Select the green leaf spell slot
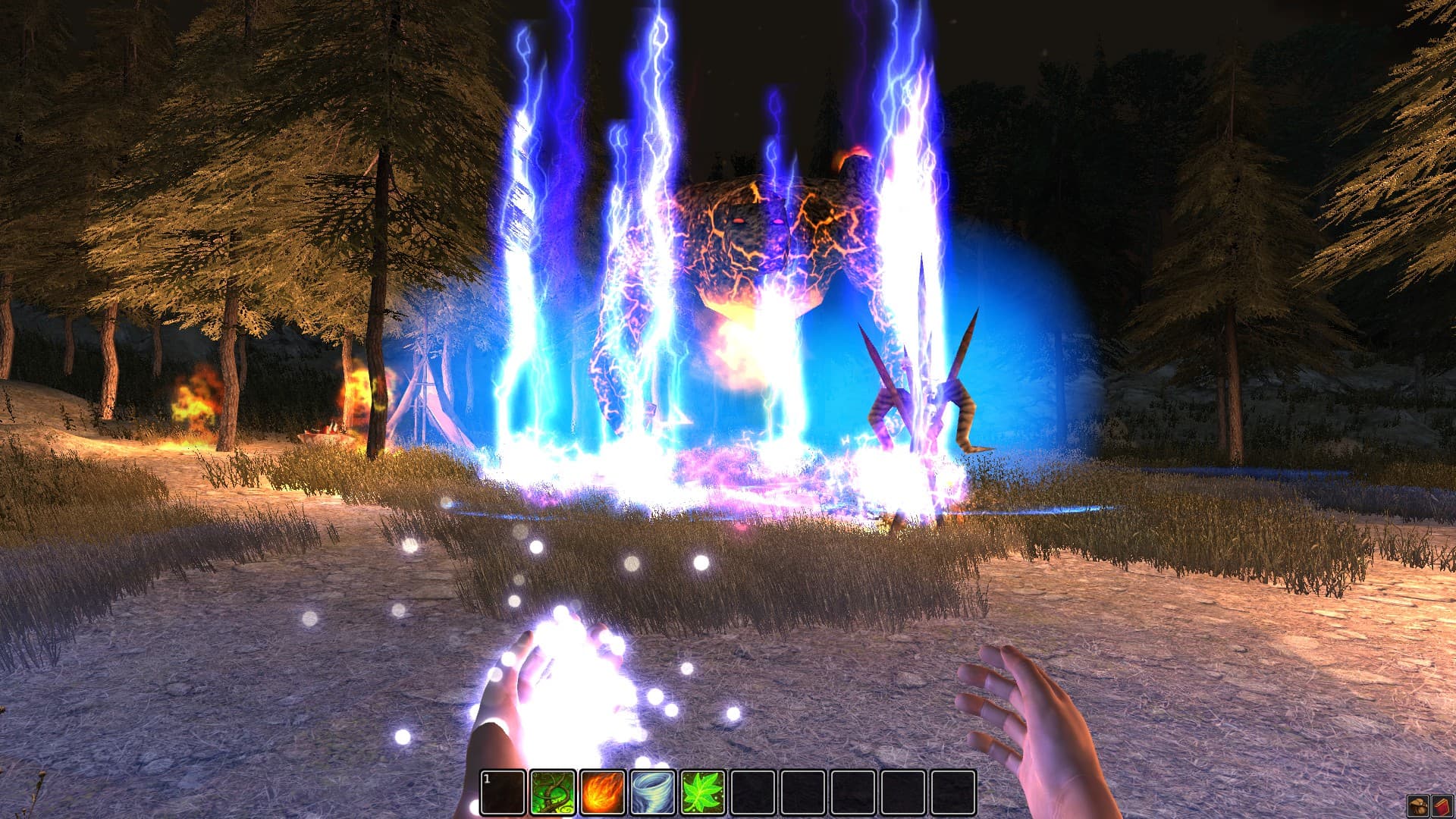This screenshot has height=819, width=1456. (x=703, y=792)
